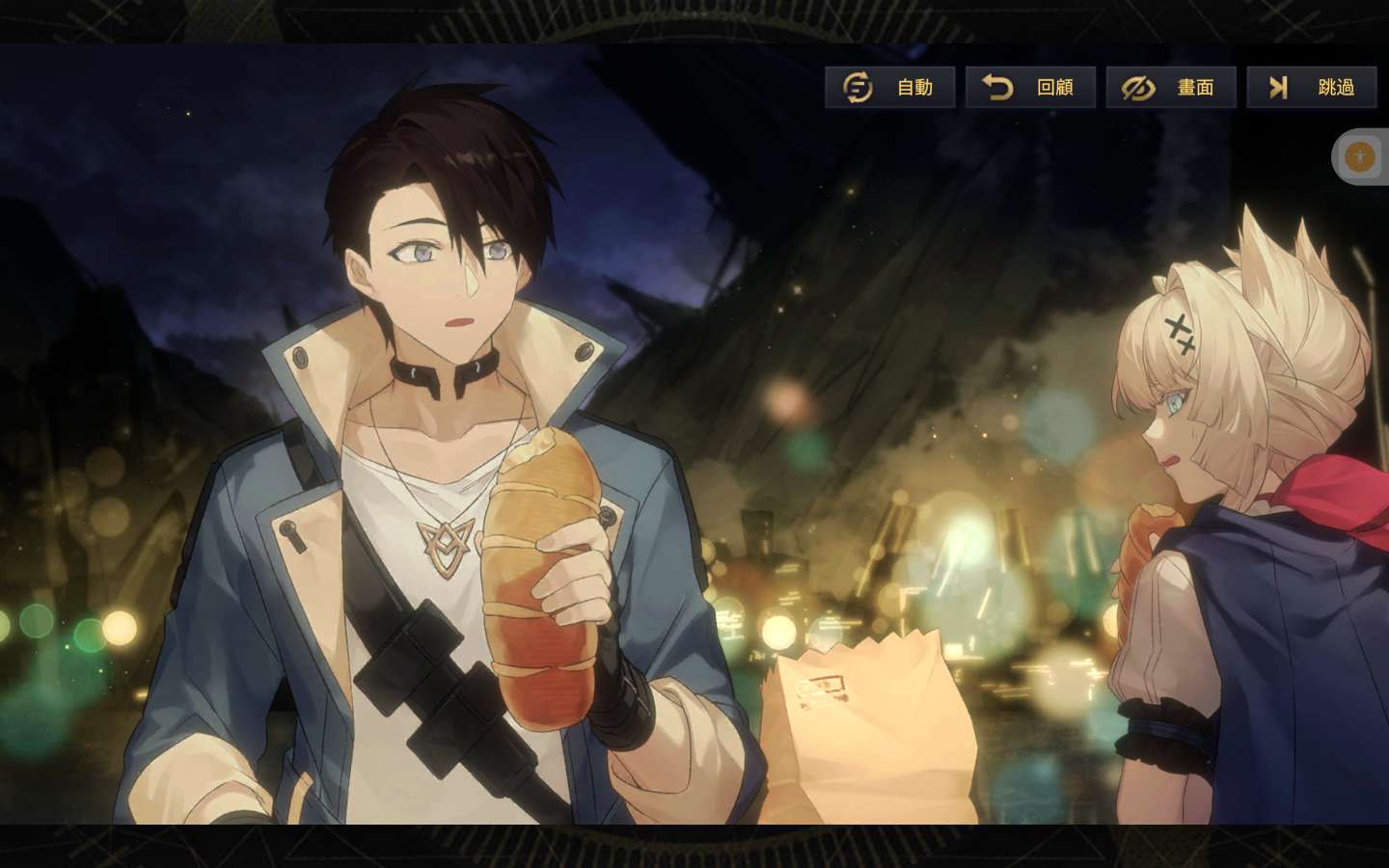Skip the cutscene with 跳過
1389x868 pixels.
pos(1311,88)
